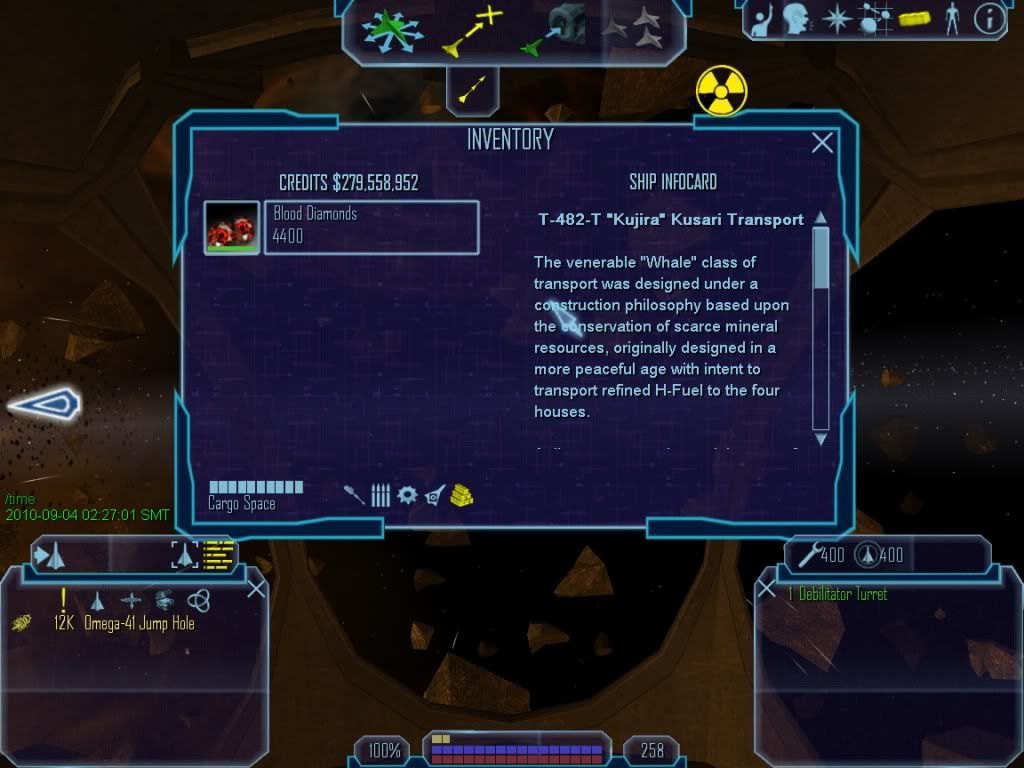Open the Information 'i' icon
Screen dimensions: 1024x768
988,19
